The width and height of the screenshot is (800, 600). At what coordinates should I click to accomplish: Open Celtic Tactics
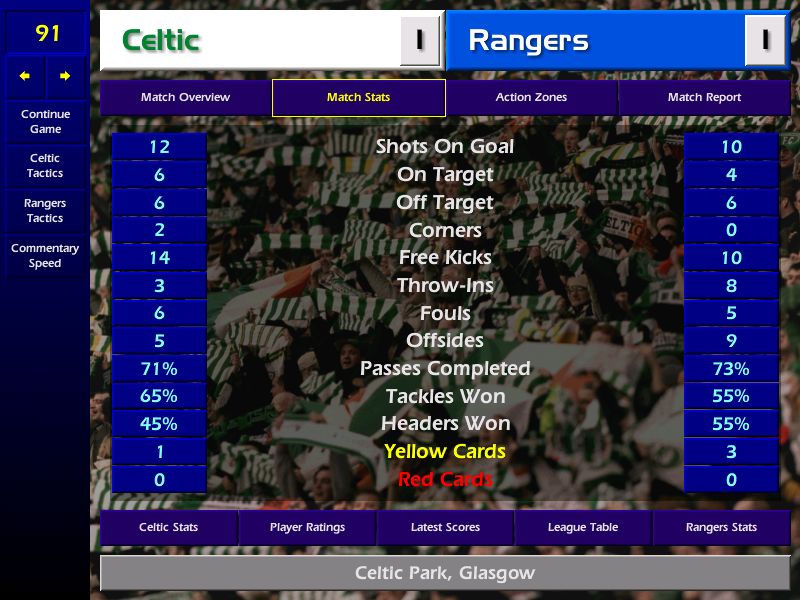click(x=45, y=166)
